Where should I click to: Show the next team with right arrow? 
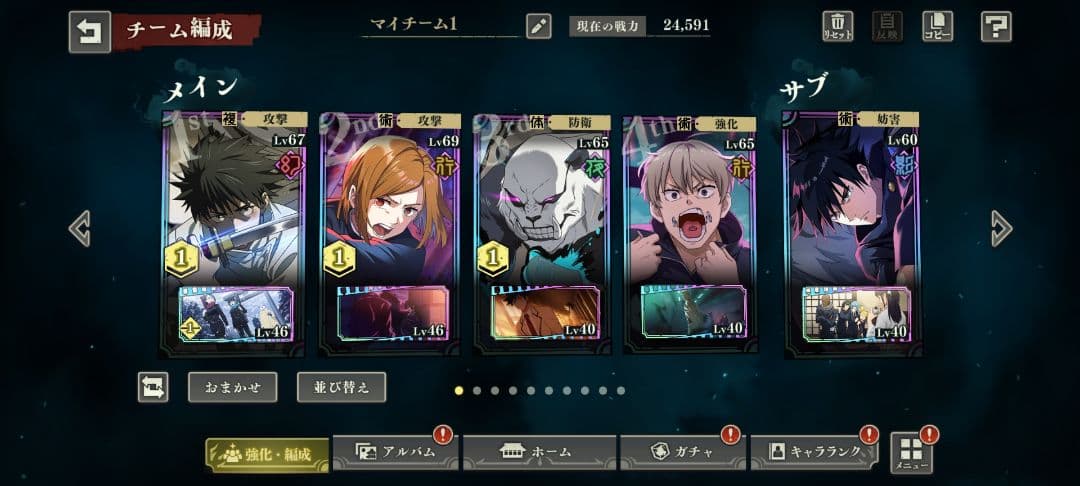(1001, 228)
